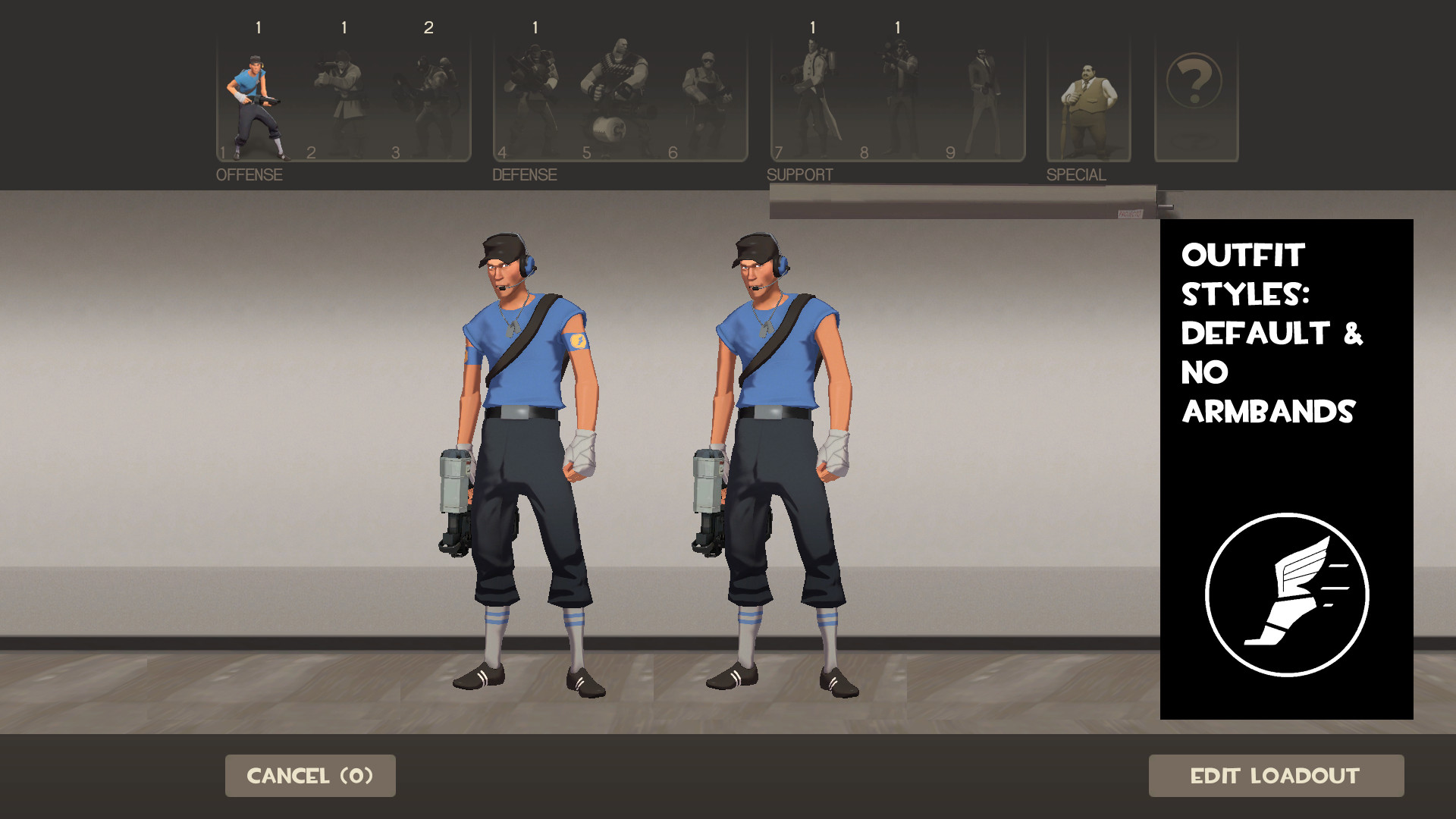The width and height of the screenshot is (1456, 819).
Task: Click the default-style Scout model with armband
Action: (523, 455)
